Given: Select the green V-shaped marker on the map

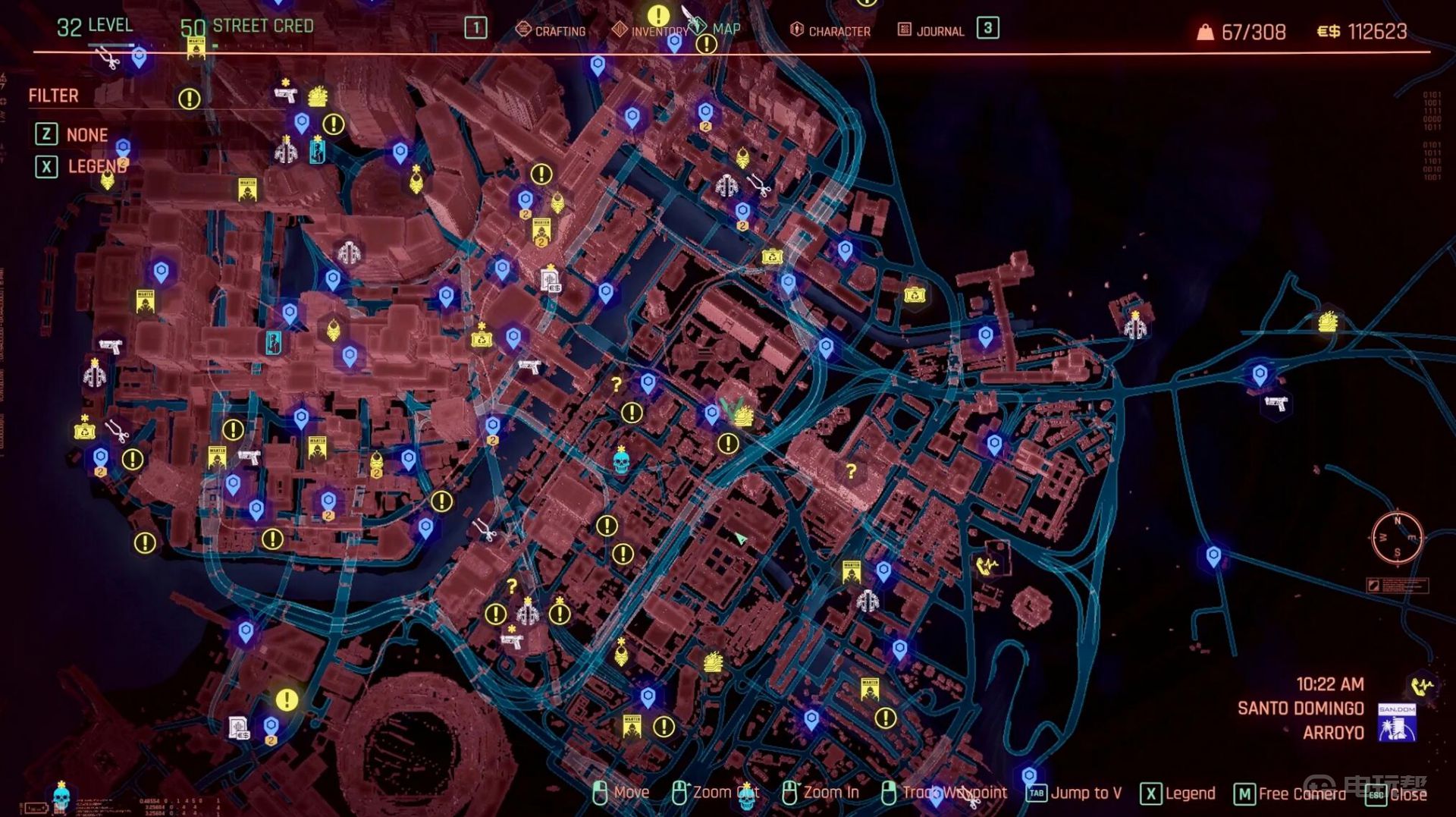Looking at the screenshot, I should pyautogui.click(x=730, y=408).
